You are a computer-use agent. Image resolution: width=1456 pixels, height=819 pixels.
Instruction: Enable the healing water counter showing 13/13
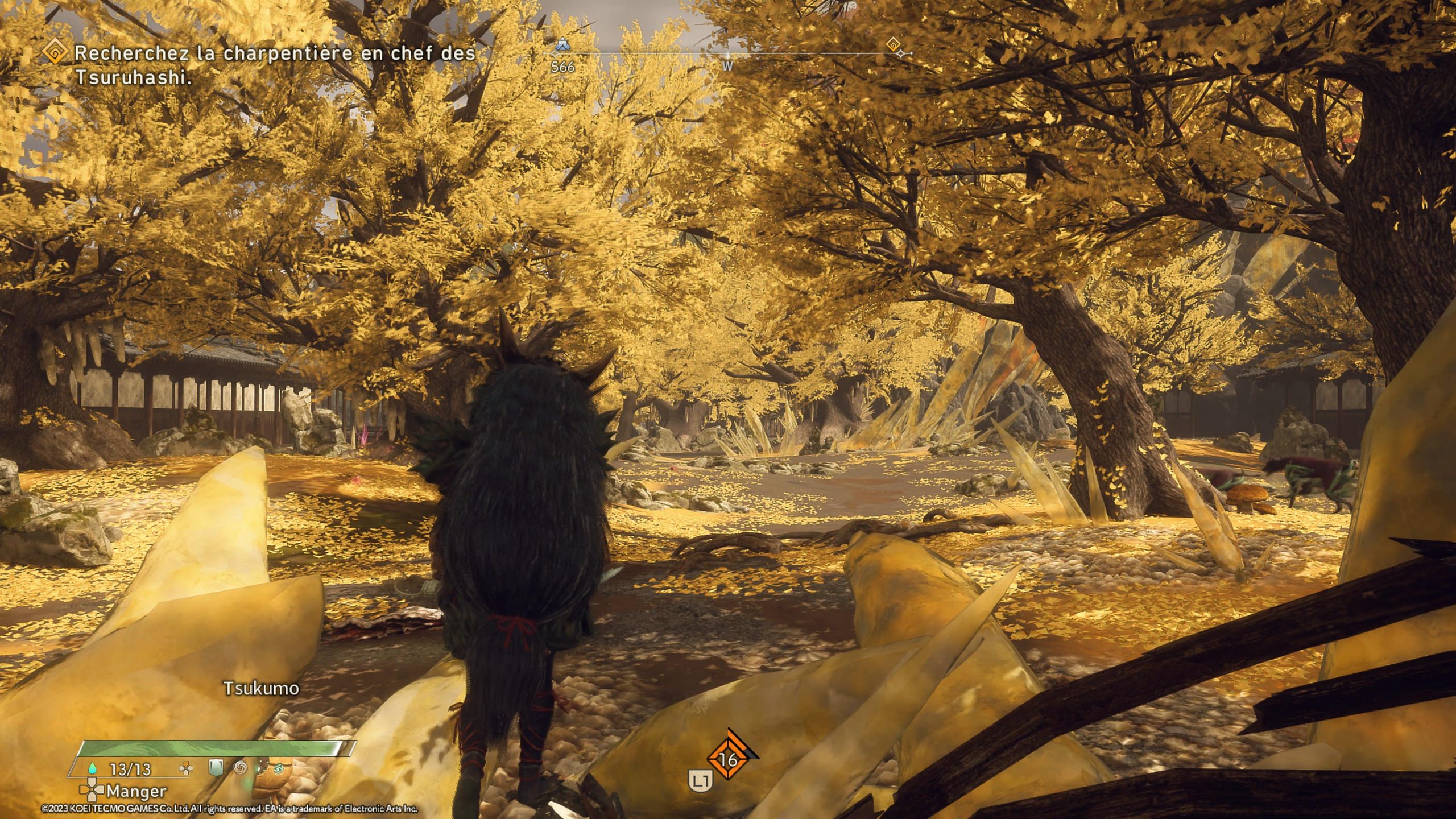pyautogui.click(x=131, y=769)
